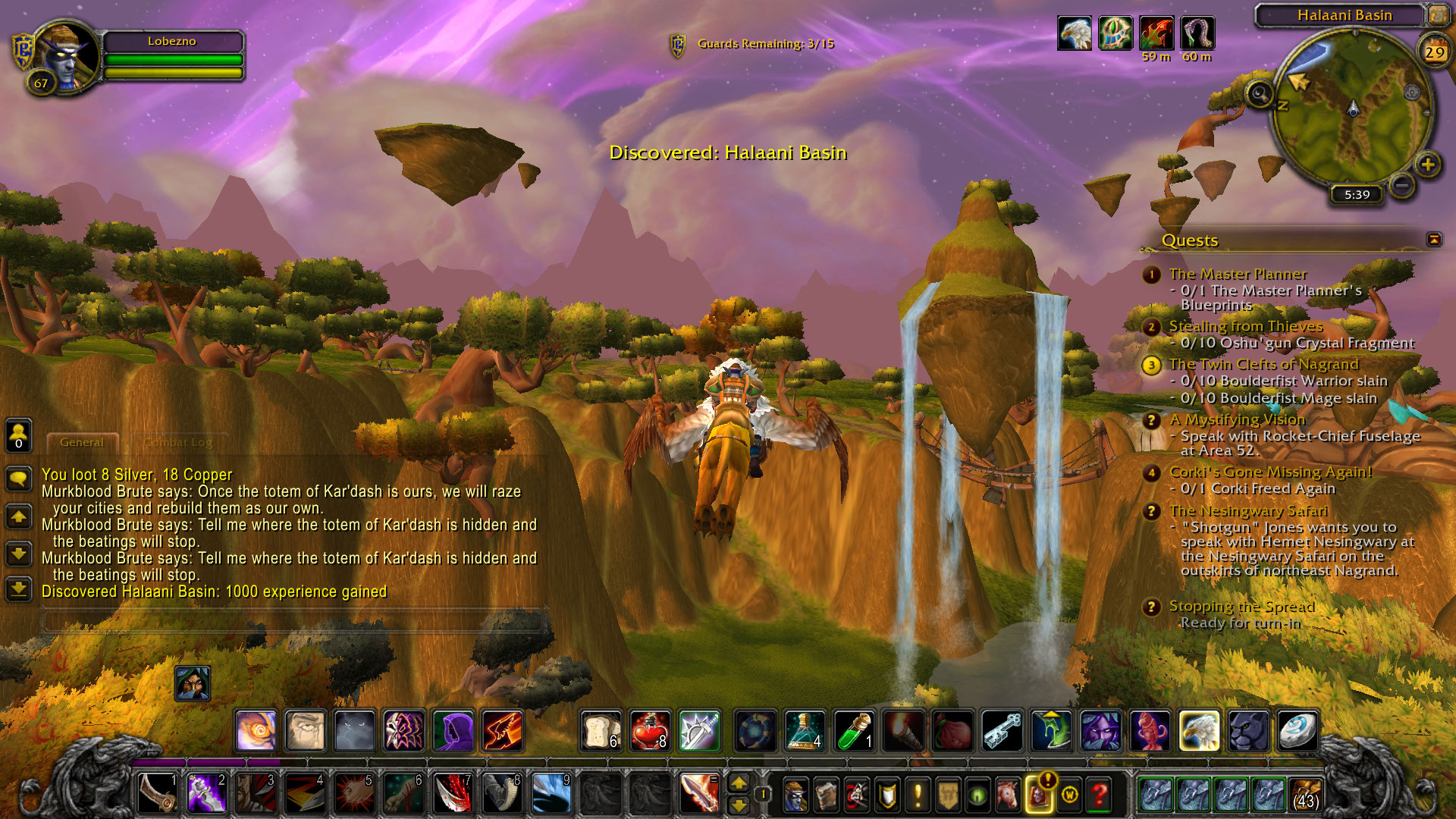Use the skeleton key item
Screen dimensions: 1456x819
1003,731
